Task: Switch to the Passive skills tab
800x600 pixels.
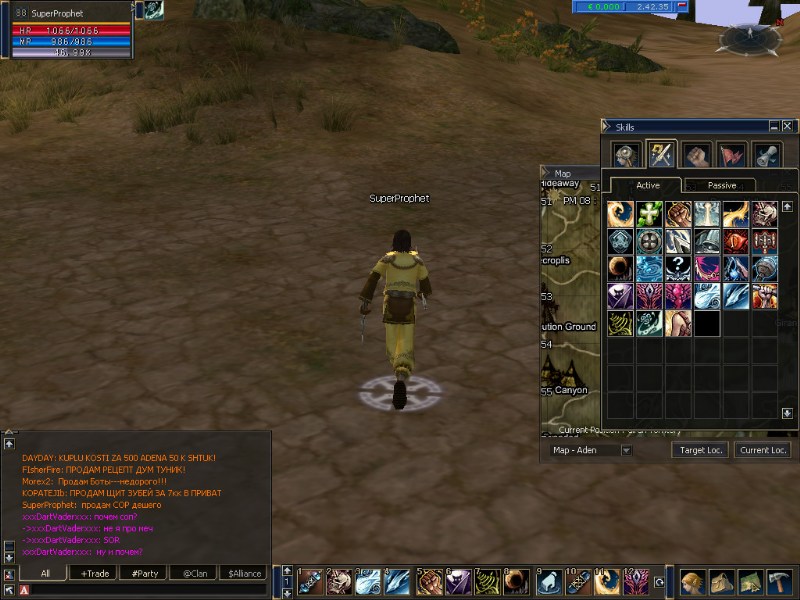Action: (x=721, y=186)
